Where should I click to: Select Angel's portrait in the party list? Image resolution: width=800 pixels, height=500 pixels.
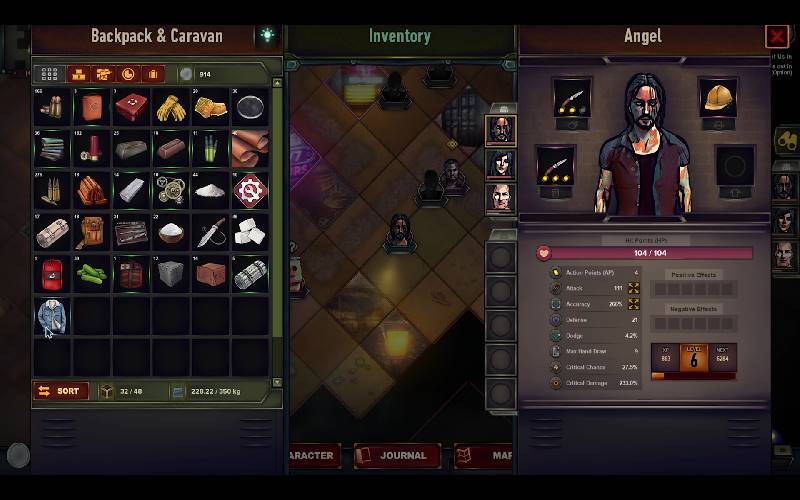[500, 130]
